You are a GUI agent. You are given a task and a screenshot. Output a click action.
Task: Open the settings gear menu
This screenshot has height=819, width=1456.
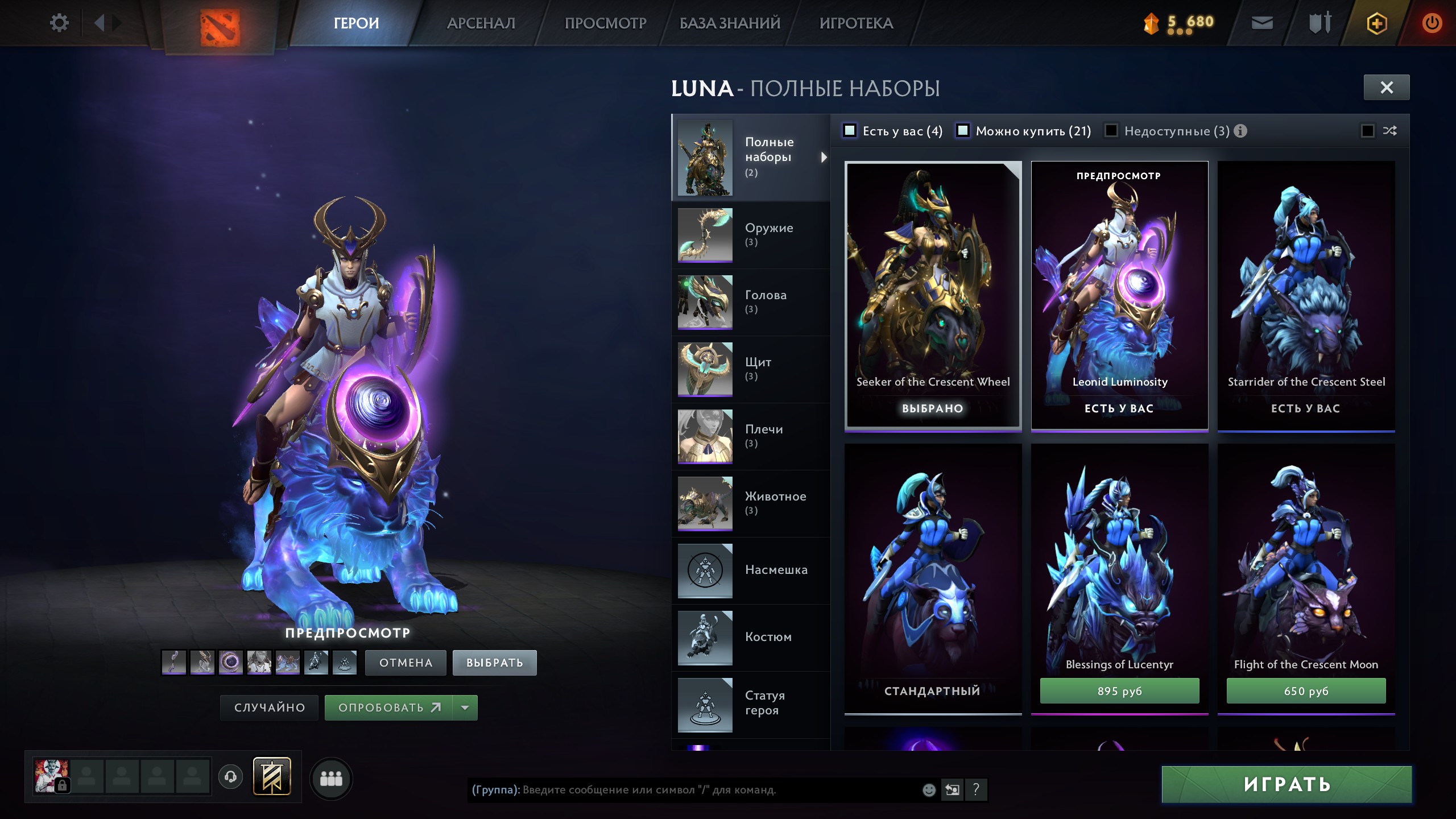(59, 23)
